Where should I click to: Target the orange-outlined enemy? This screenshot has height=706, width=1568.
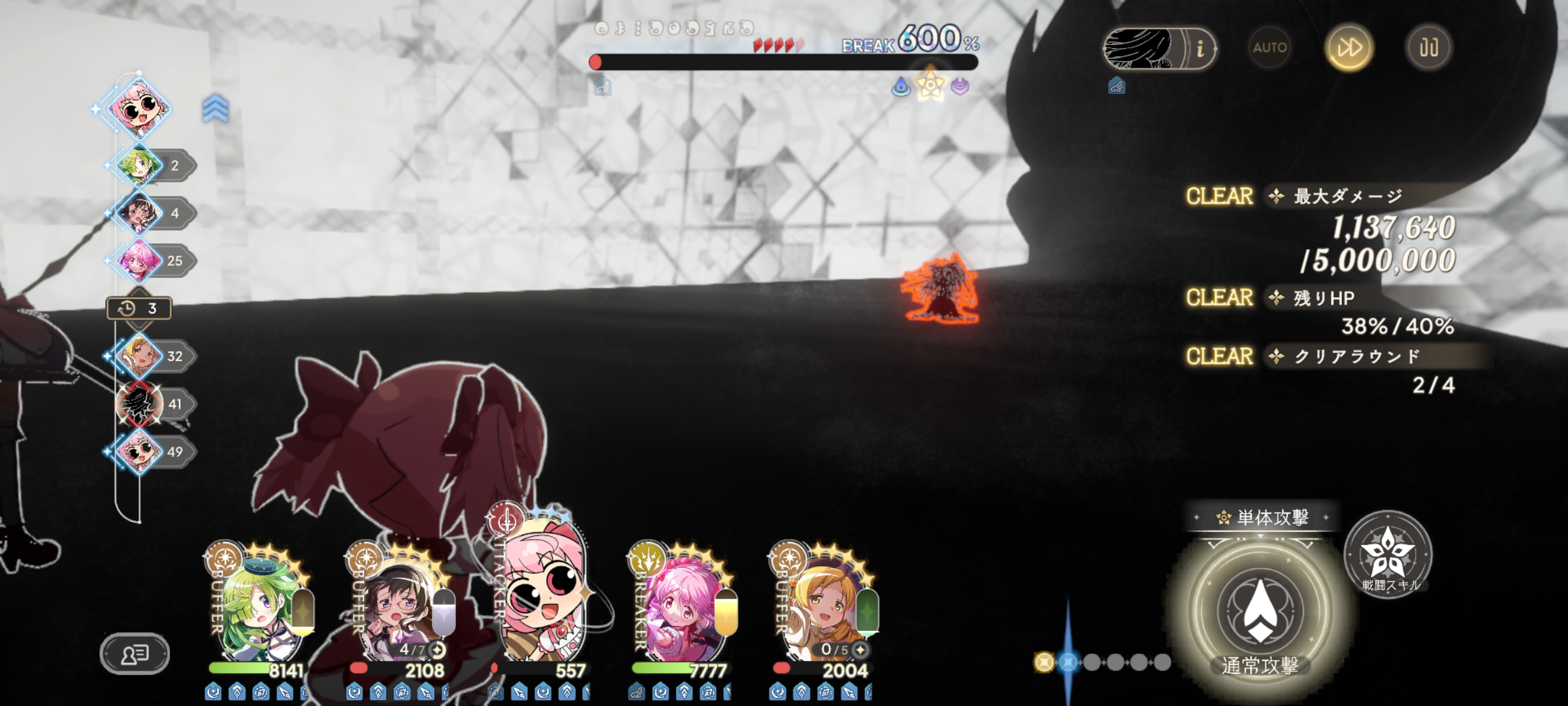[941, 289]
